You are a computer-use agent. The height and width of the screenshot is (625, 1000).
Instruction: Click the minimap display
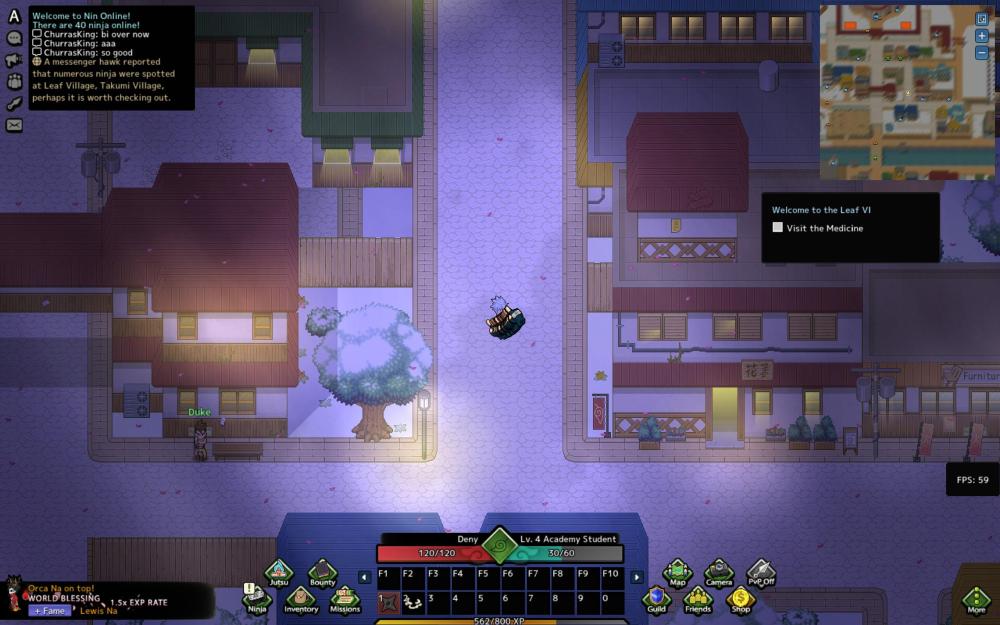click(x=893, y=92)
